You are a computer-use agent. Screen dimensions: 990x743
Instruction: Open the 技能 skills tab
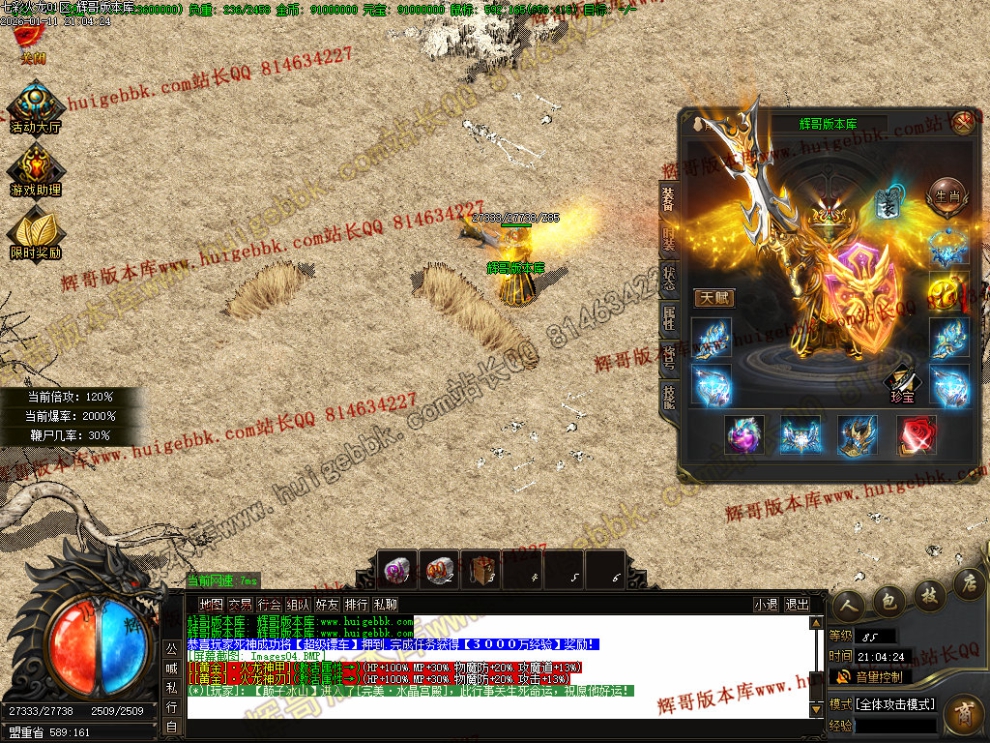(668, 395)
